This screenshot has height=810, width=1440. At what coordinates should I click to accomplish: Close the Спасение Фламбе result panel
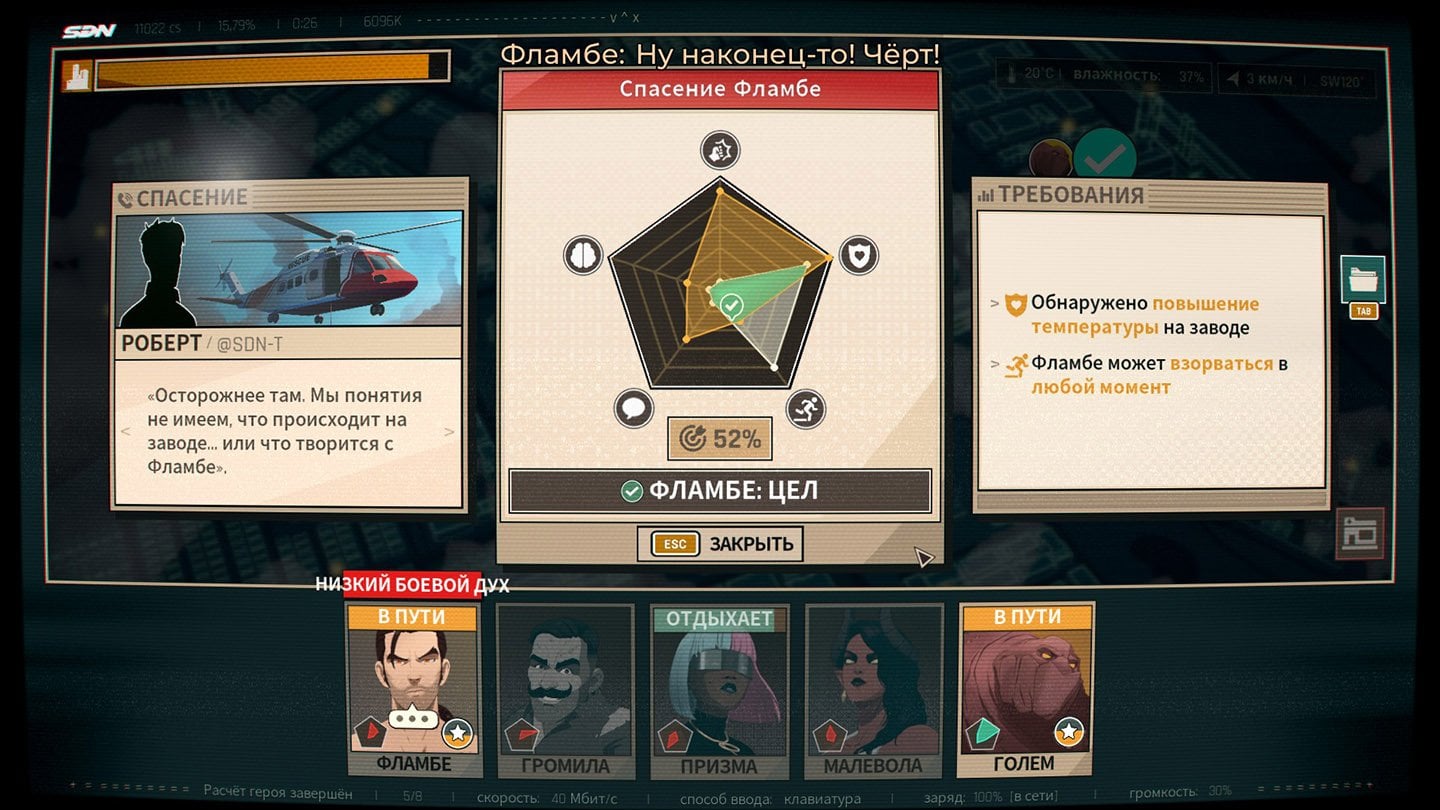pyautogui.click(x=720, y=544)
